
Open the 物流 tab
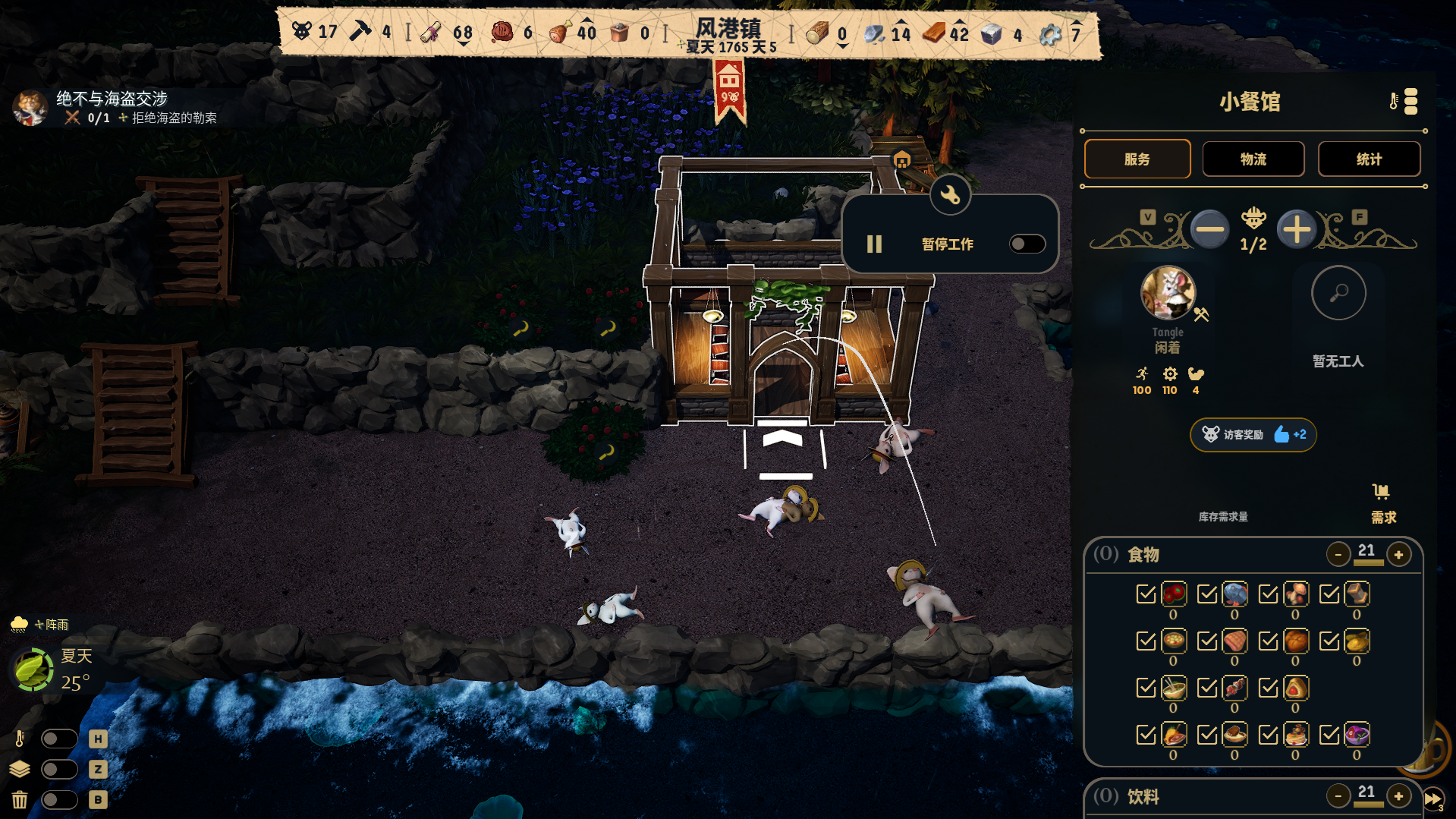coord(1253,159)
